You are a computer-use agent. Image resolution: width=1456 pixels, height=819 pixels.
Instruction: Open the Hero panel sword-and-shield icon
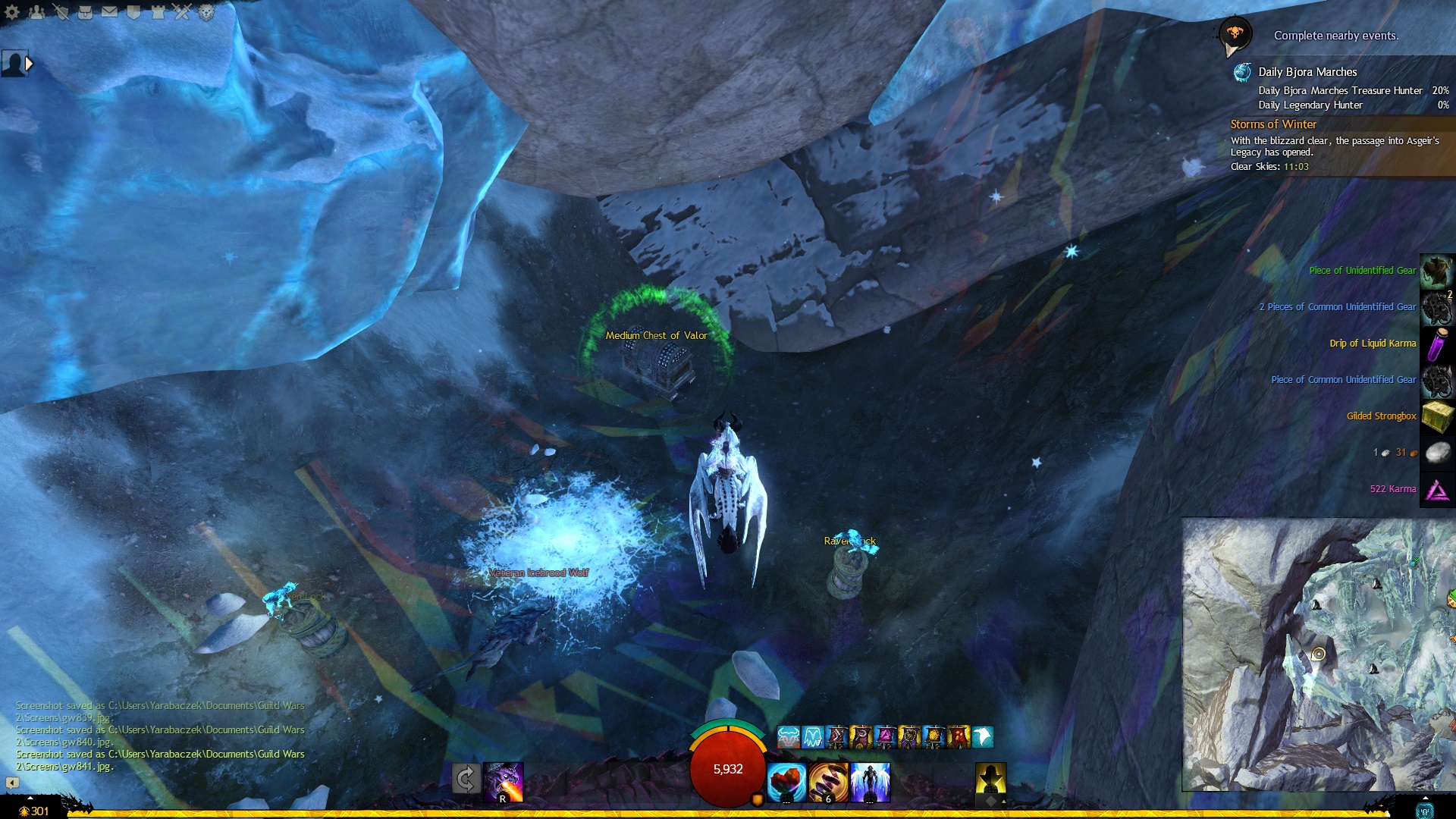coord(61,12)
